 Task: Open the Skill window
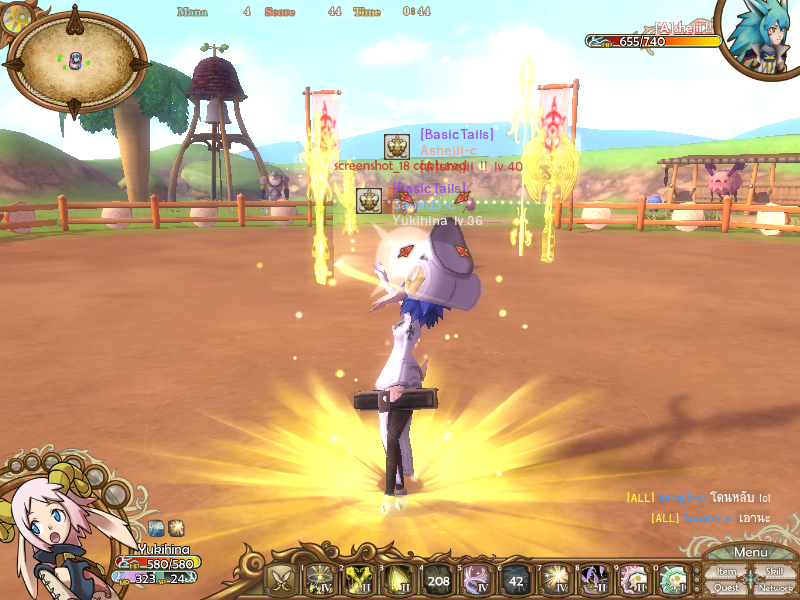pos(774,572)
